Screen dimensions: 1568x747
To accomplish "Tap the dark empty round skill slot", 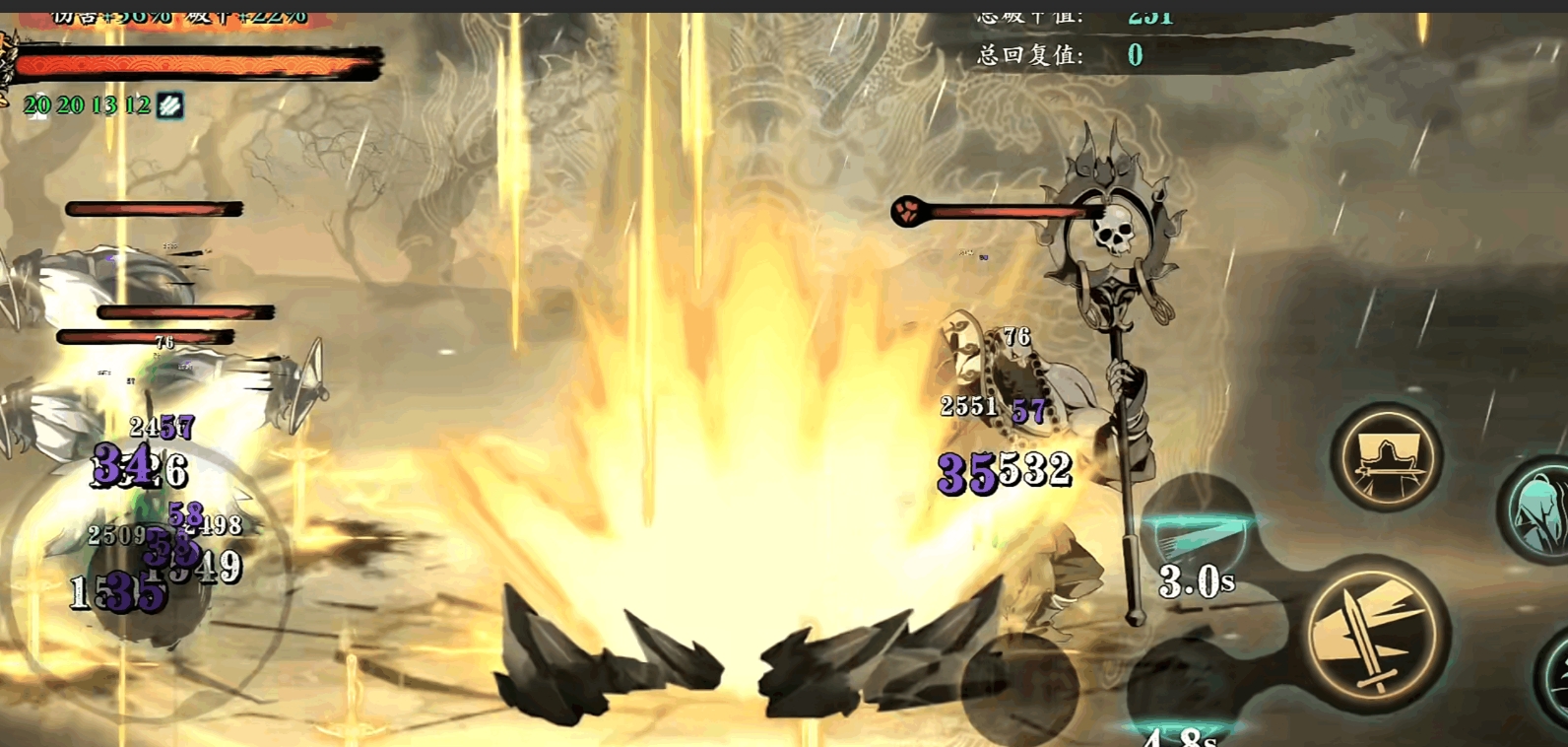I will pos(1018,689).
